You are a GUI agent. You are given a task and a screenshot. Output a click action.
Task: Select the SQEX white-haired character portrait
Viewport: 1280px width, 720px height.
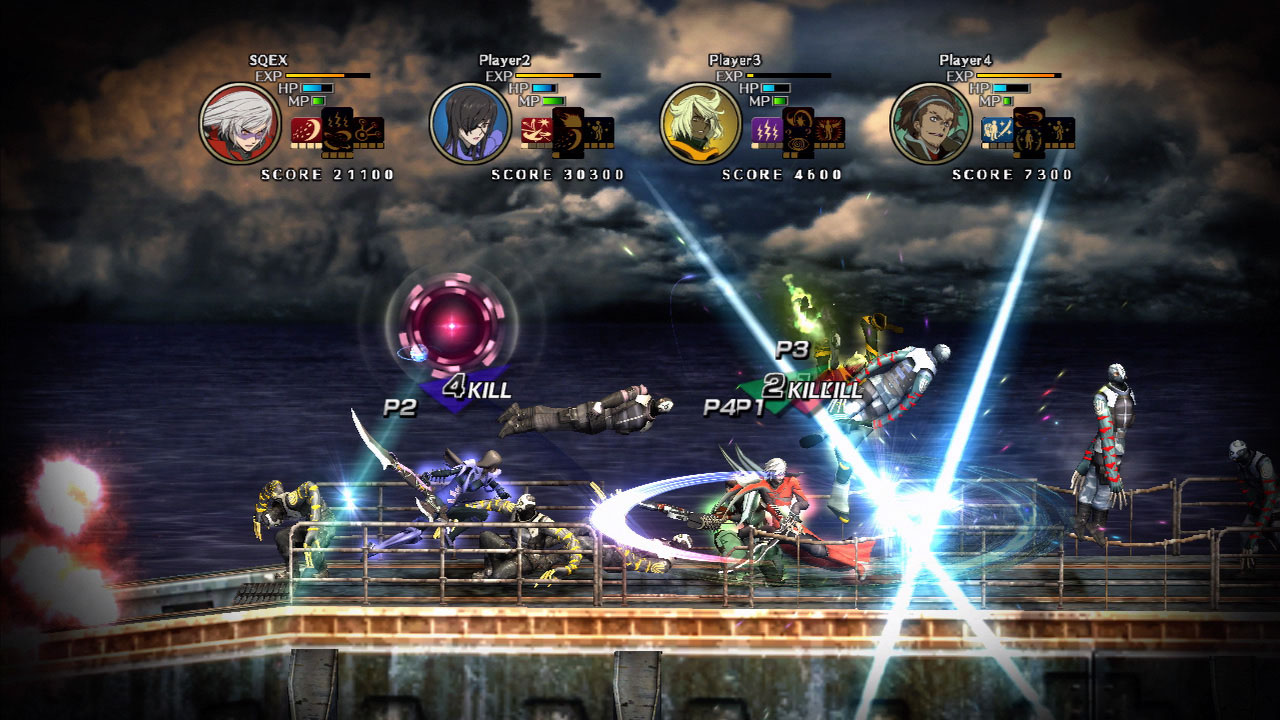coord(239,123)
